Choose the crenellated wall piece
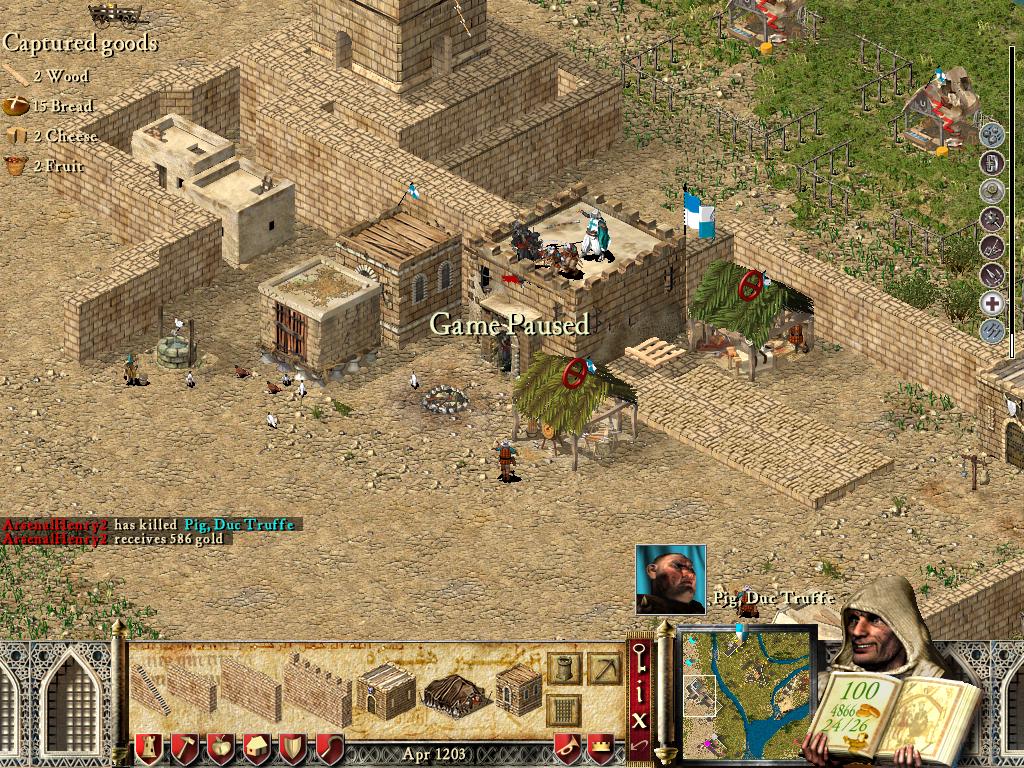The height and width of the screenshot is (768, 1024). click(317, 688)
